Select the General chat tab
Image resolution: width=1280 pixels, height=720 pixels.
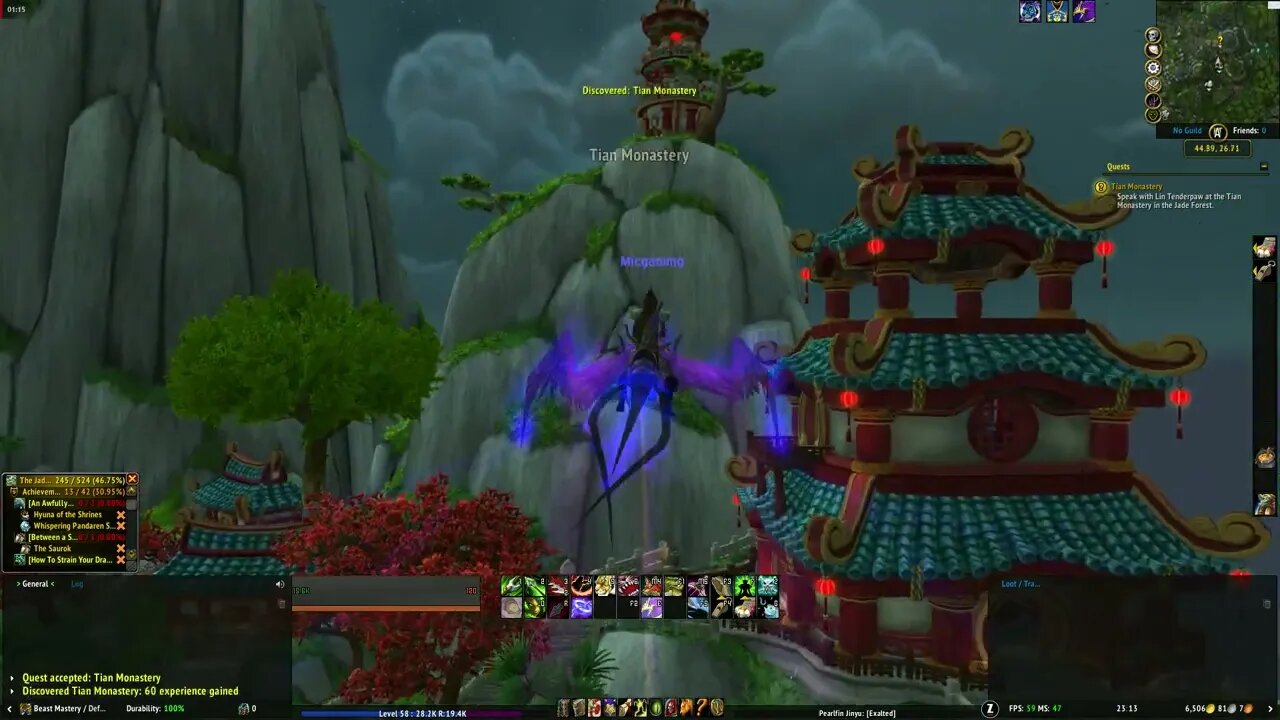point(37,583)
